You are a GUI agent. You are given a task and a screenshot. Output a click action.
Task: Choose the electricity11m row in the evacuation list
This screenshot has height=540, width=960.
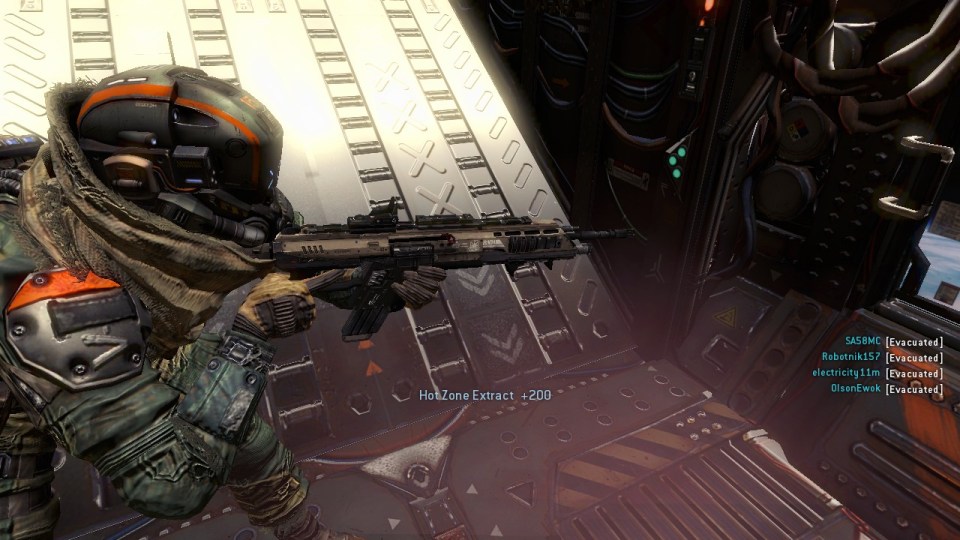(x=846, y=373)
